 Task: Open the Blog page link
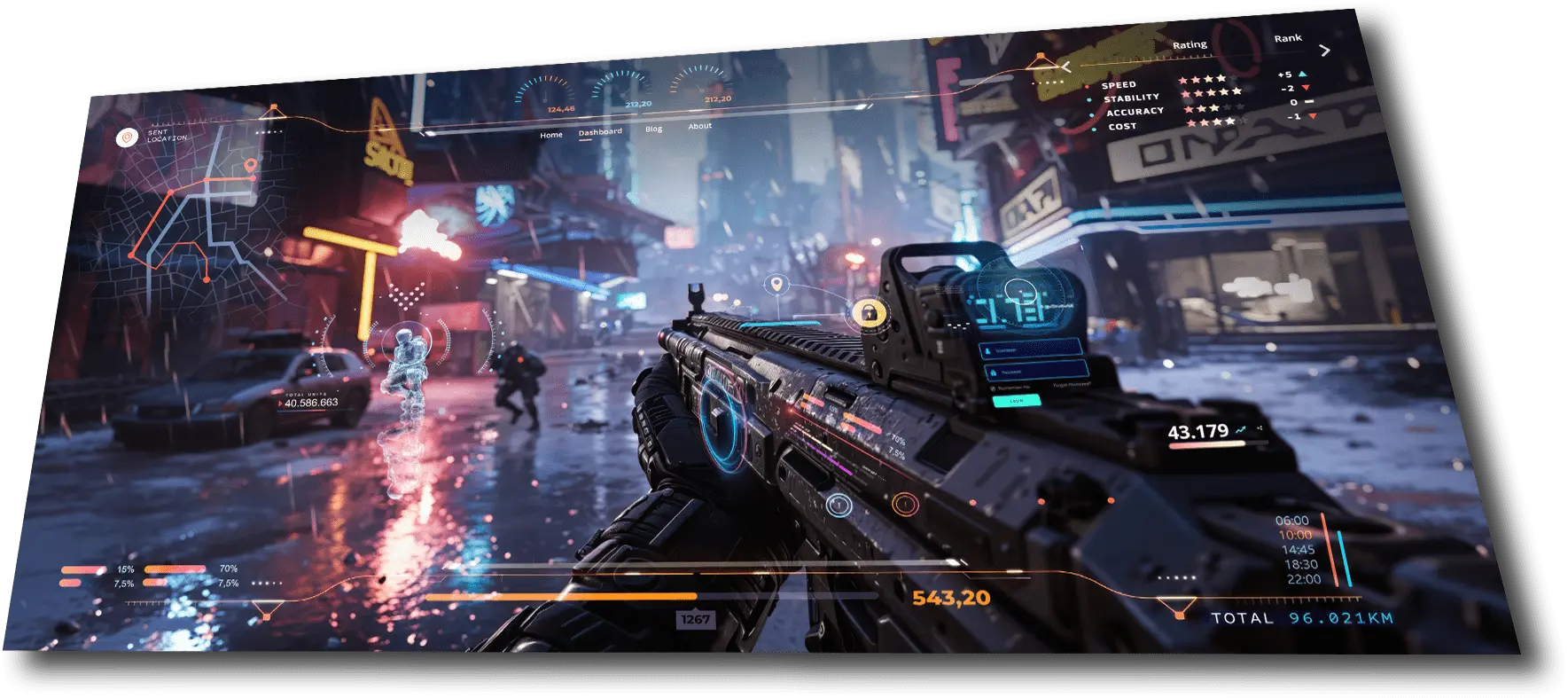(653, 129)
